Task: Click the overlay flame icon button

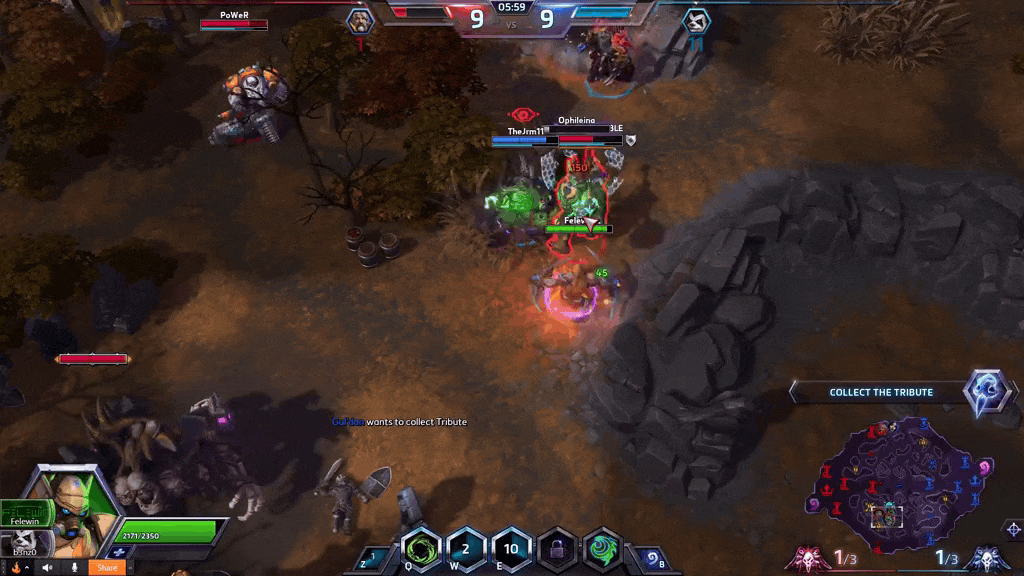Action: click(15, 567)
